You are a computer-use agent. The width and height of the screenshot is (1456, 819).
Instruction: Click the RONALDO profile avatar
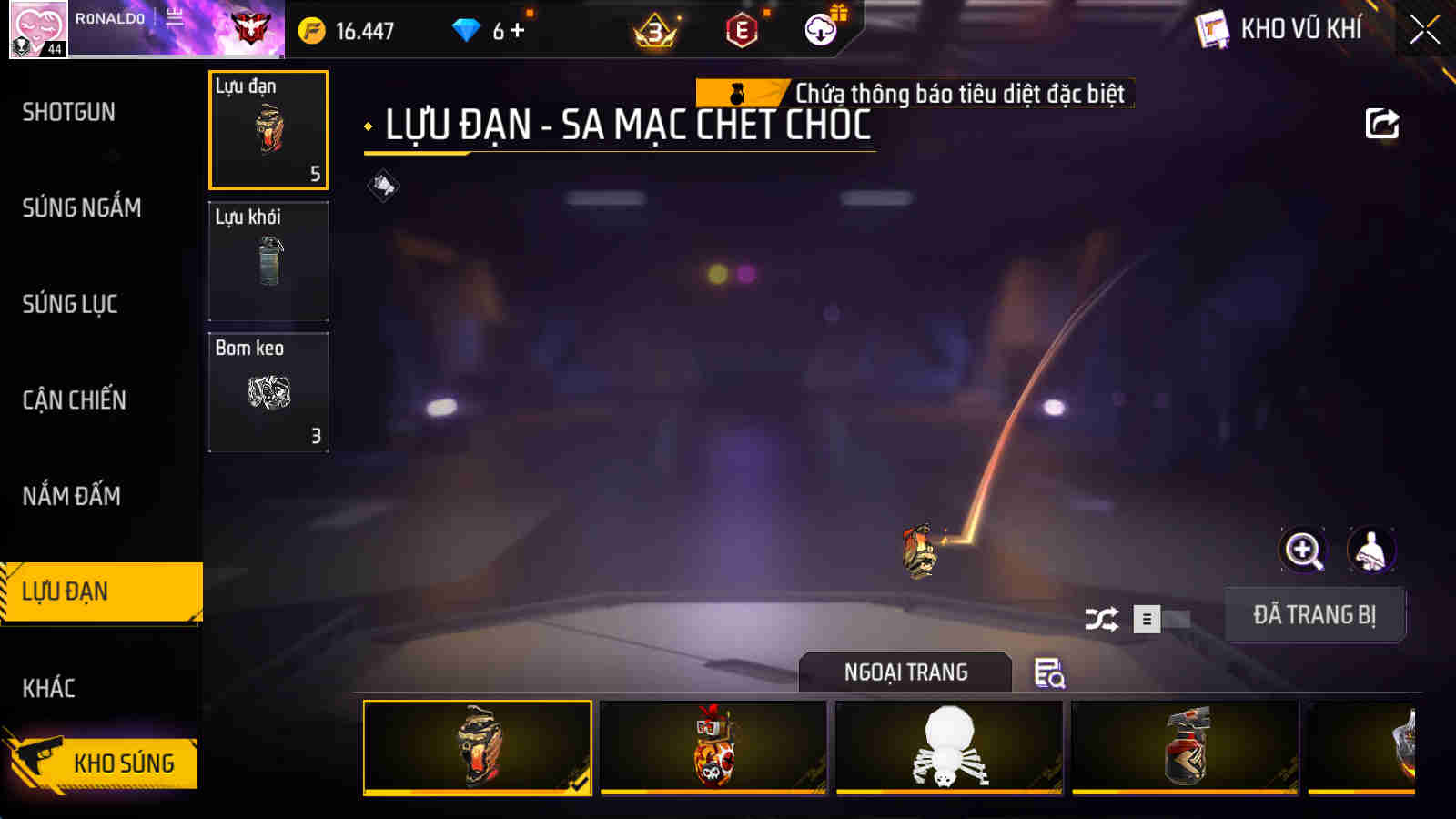tap(38, 29)
